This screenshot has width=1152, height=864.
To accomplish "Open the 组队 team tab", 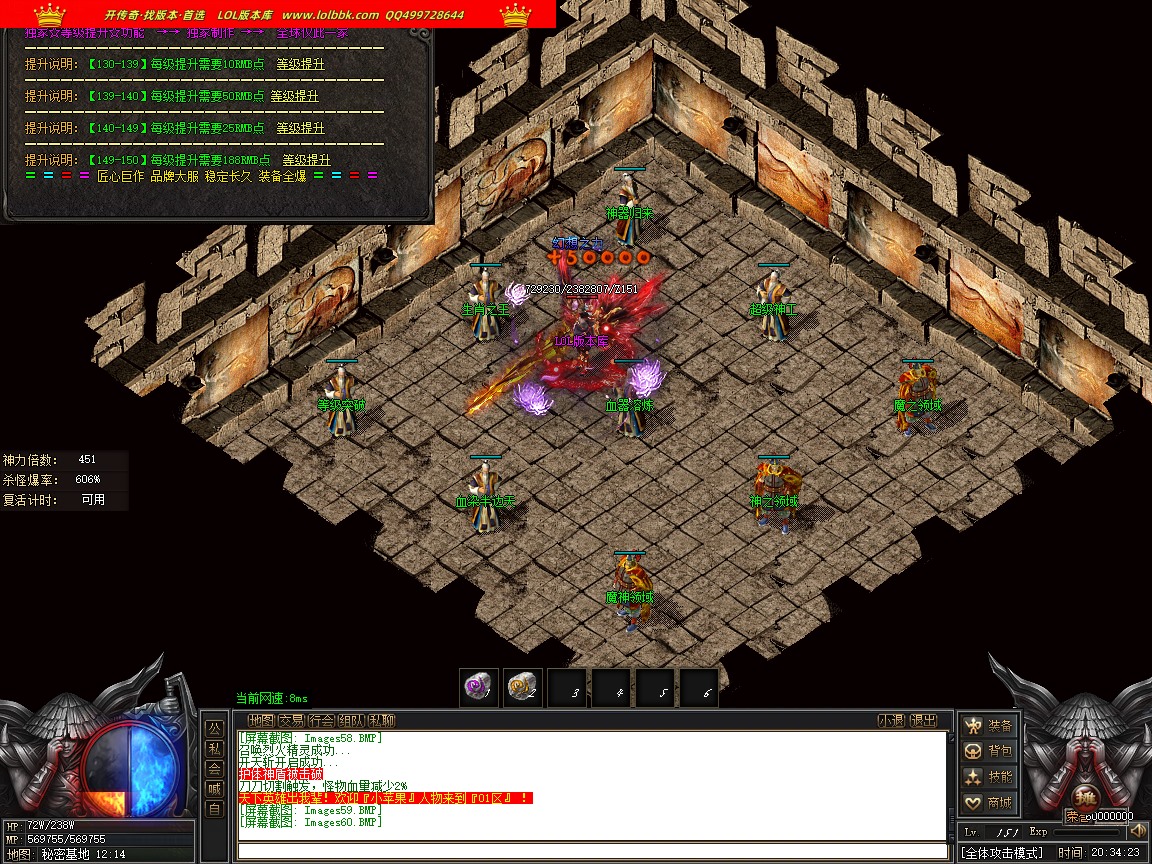I will (351, 721).
